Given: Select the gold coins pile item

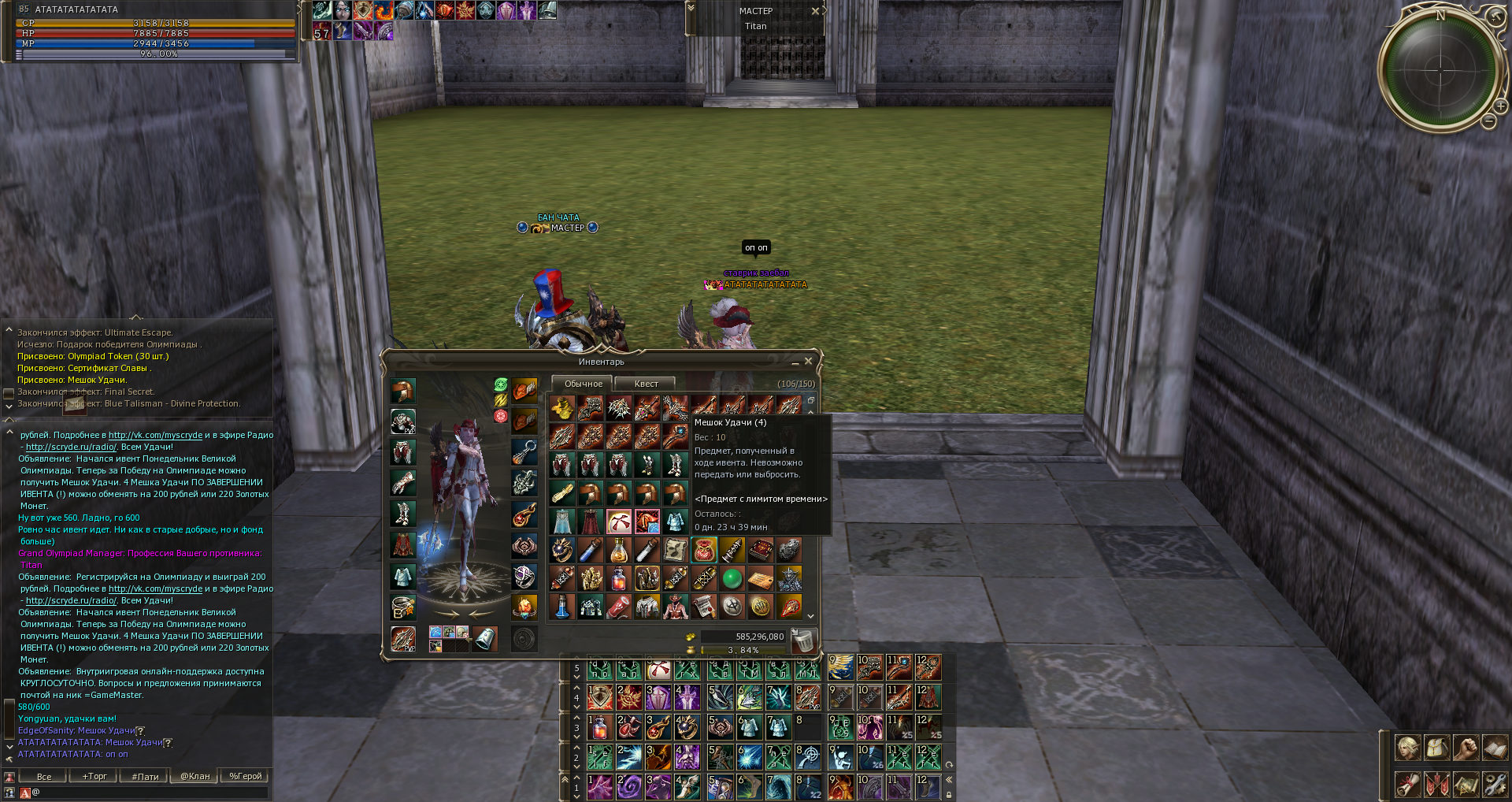Looking at the screenshot, I should (561, 408).
